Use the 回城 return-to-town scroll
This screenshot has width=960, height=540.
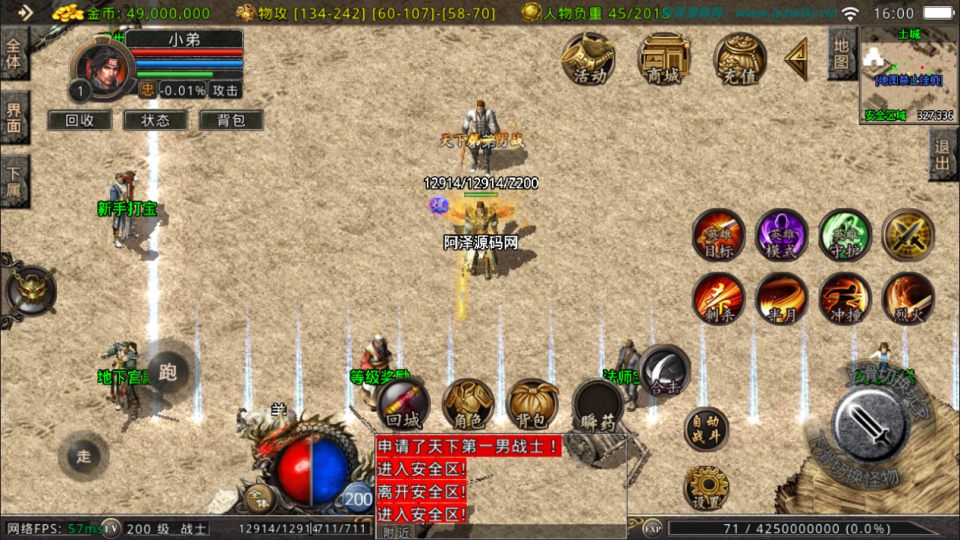point(403,405)
